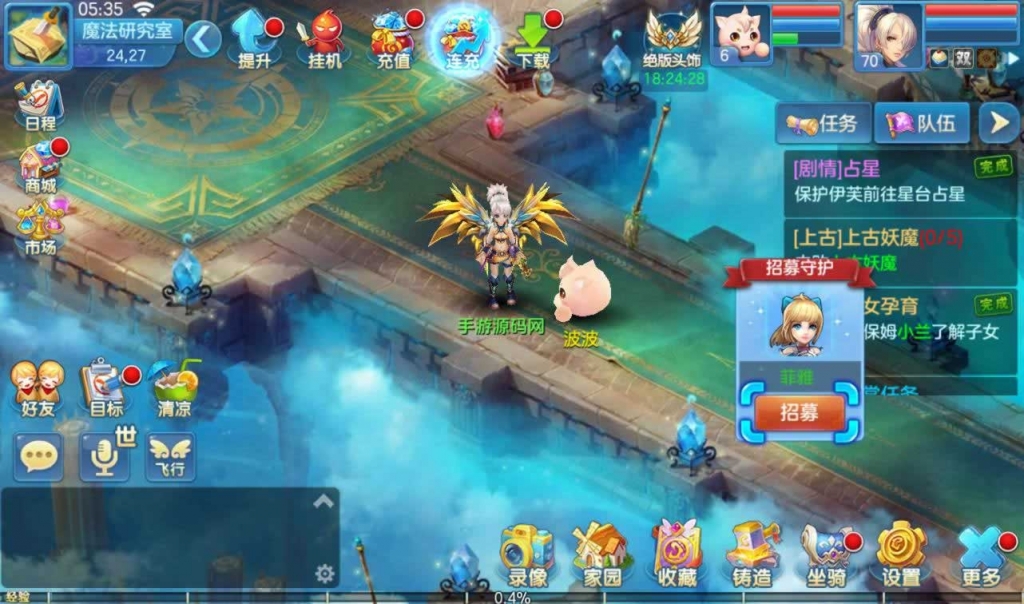Open the 商城 mall
Screen dimensions: 1024x604
(41, 165)
